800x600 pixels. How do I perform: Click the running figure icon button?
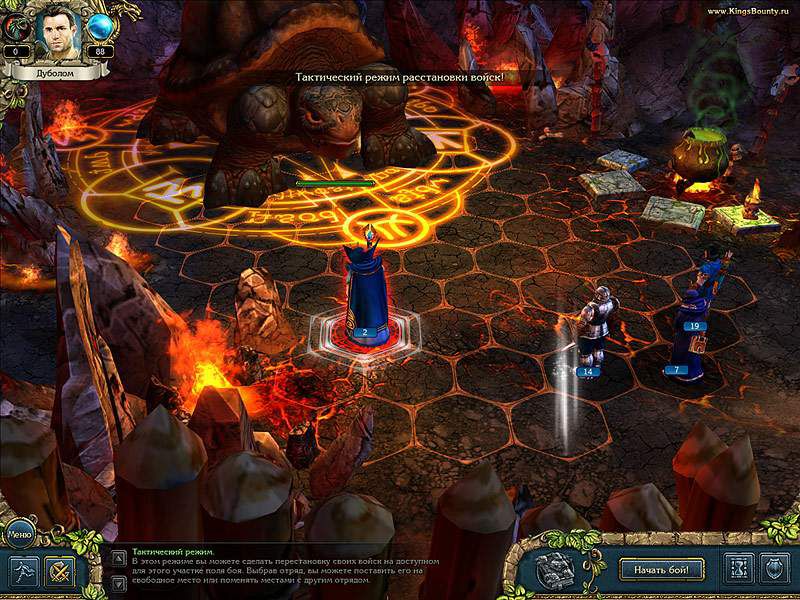[x=24, y=571]
